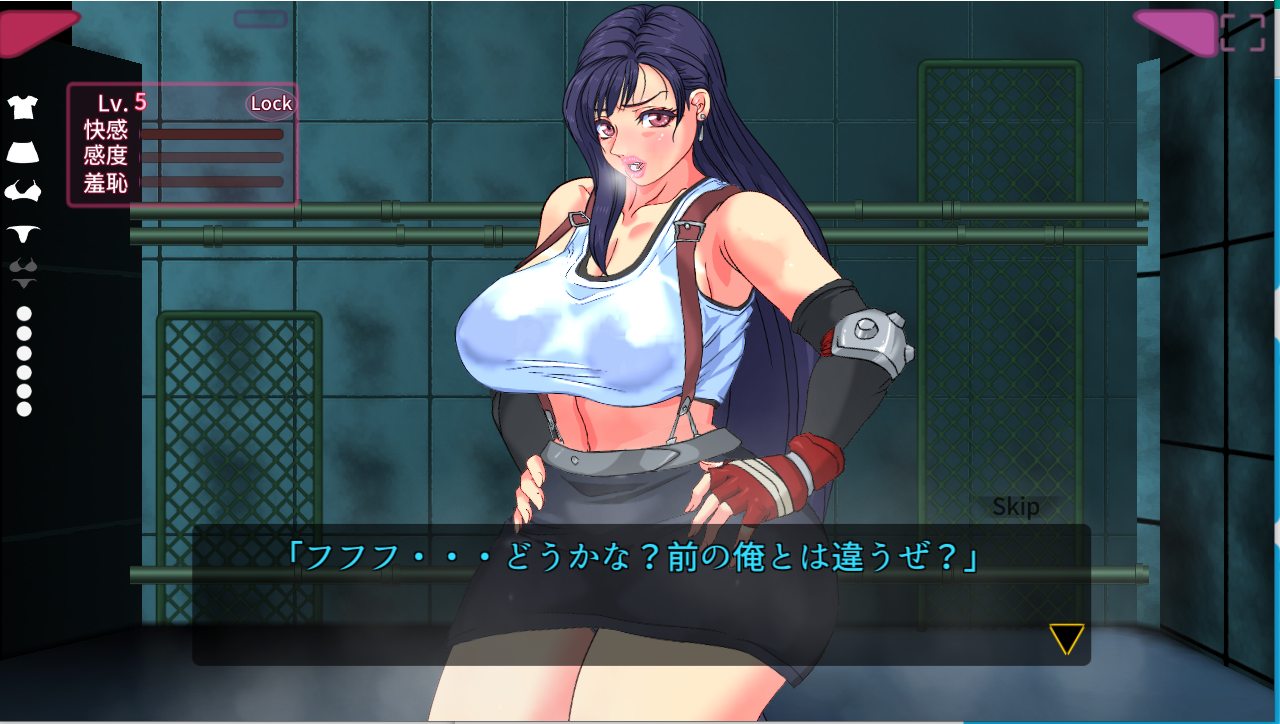1280x724 pixels.
Task: Toggle fullscreen with the corner brackets icon
Action: (x=1243, y=32)
